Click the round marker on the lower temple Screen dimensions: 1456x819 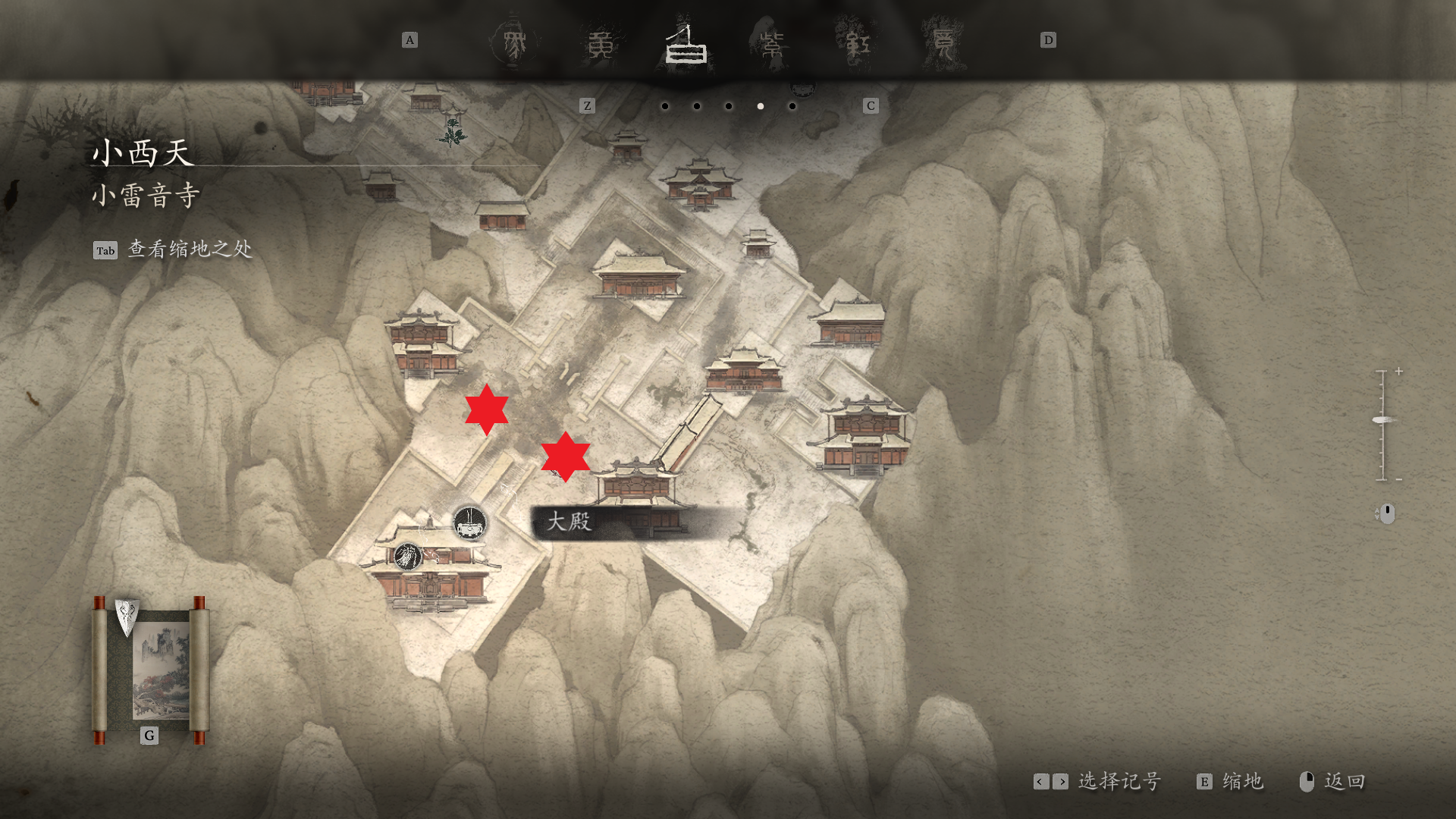[407, 556]
